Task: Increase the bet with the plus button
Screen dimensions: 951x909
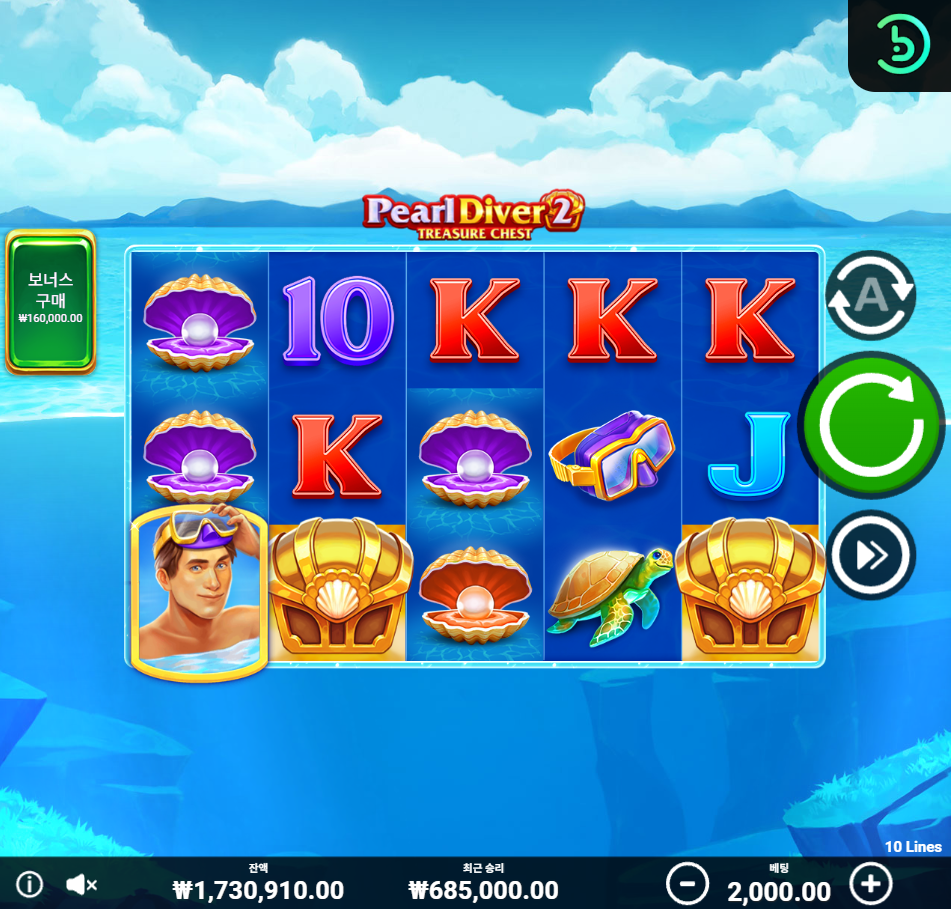Action: (870, 884)
